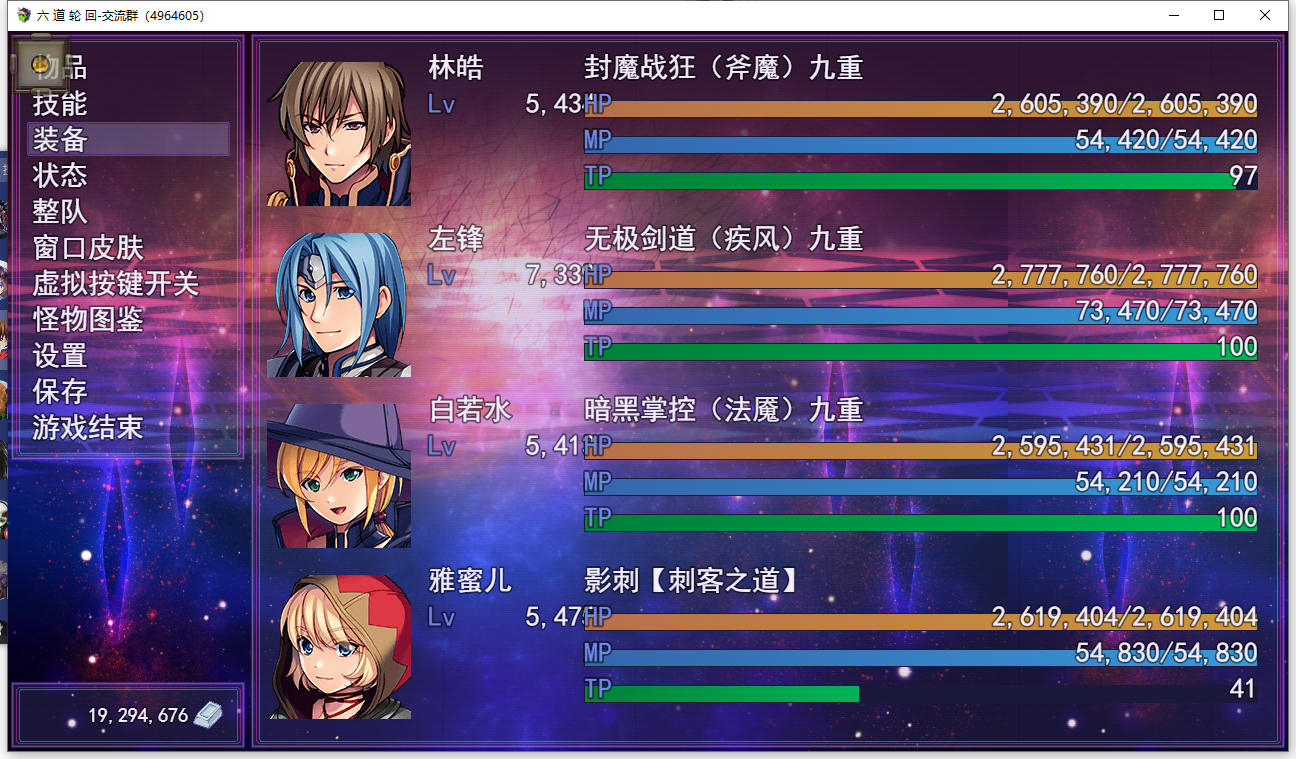Select 白若水's character portrait
The image size is (1296, 759).
[337, 474]
